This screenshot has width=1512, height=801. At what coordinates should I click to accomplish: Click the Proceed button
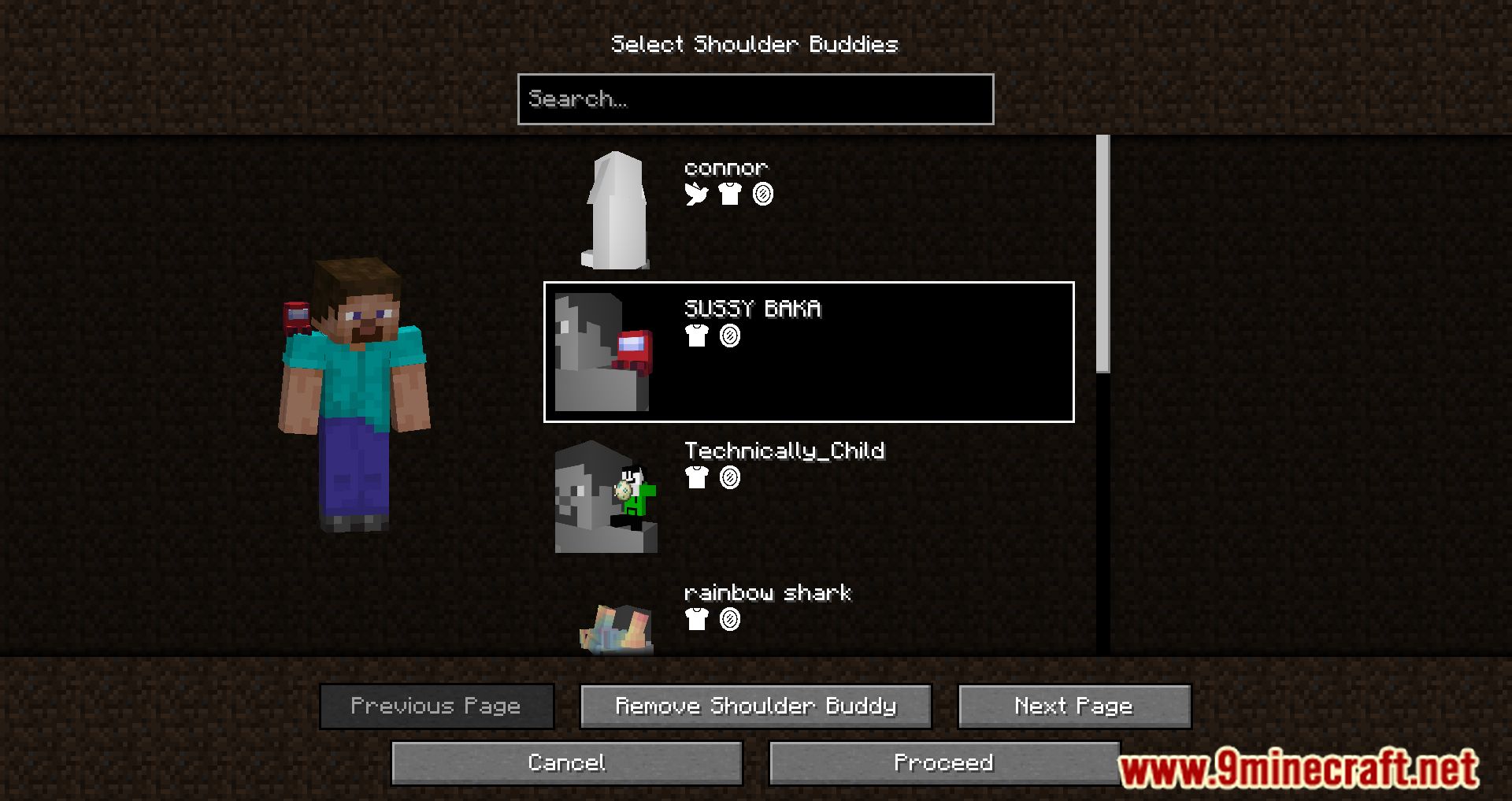pyautogui.click(x=945, y=762)
